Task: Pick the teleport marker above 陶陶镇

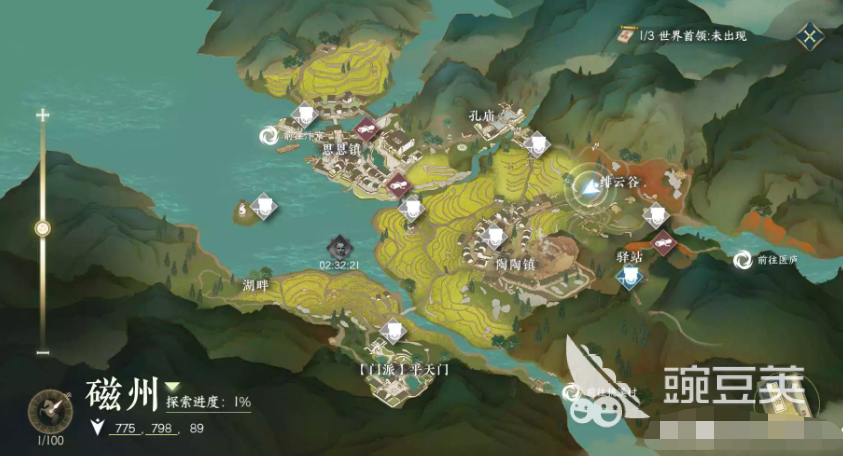Action: tap(495, 236)
